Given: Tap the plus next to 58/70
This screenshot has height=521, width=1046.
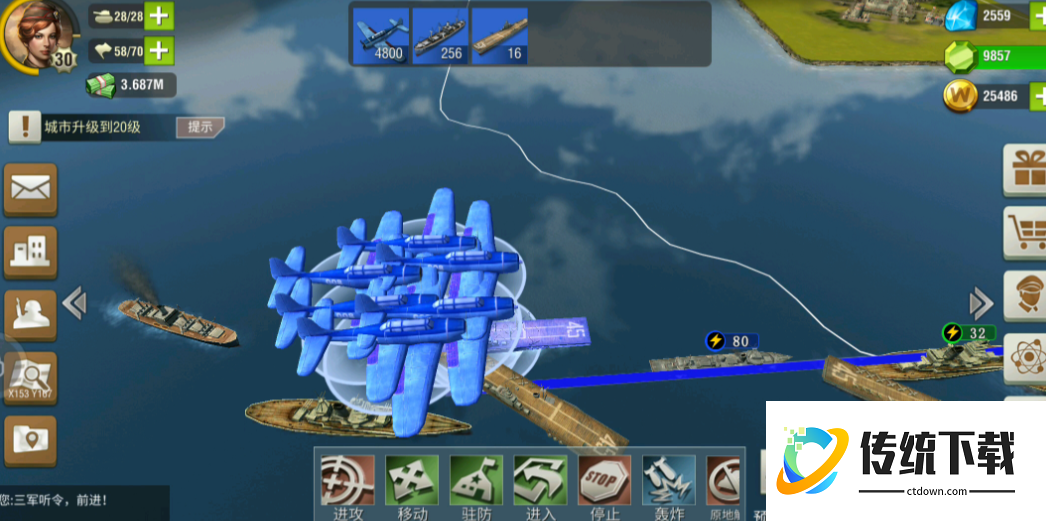Looking at the screenshot, I should pos(159,49).
